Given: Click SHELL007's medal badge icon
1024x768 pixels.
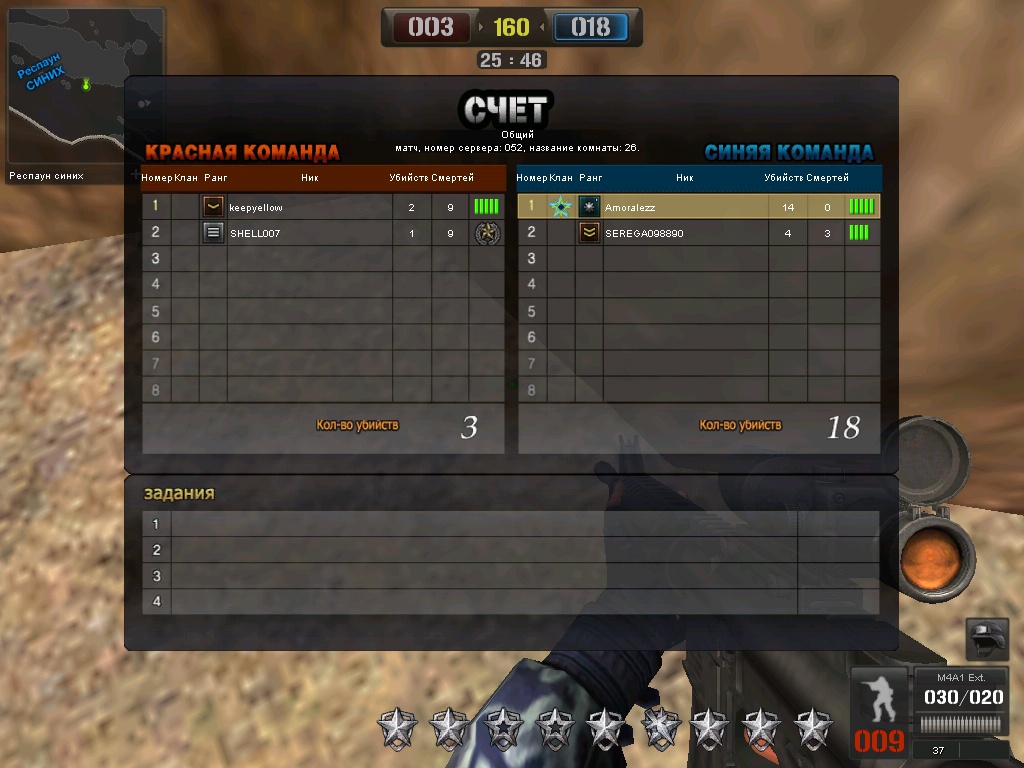Looking at the screenshot, I should [487, 233].
